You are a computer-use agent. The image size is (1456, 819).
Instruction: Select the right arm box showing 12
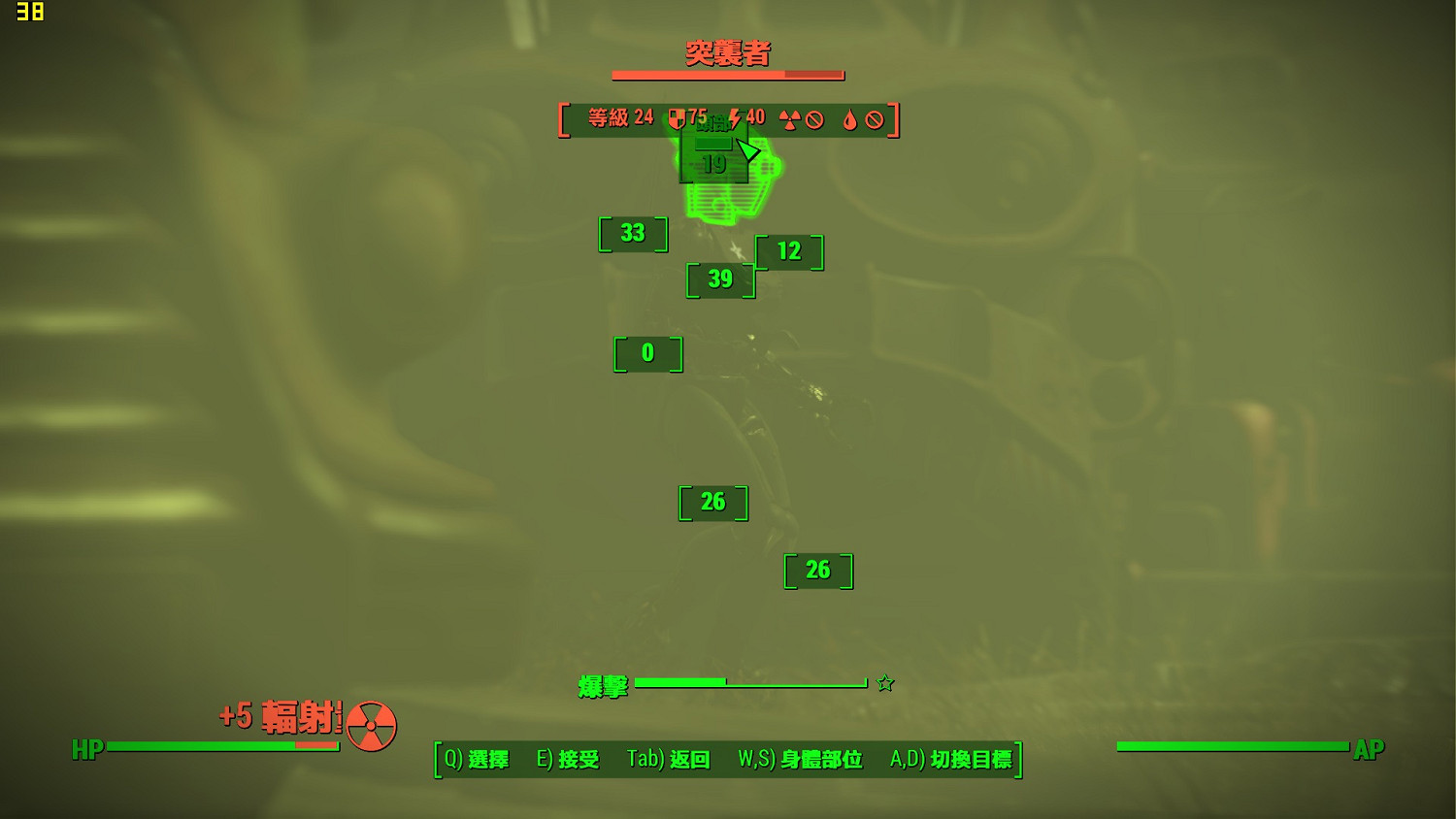(788, 252)
